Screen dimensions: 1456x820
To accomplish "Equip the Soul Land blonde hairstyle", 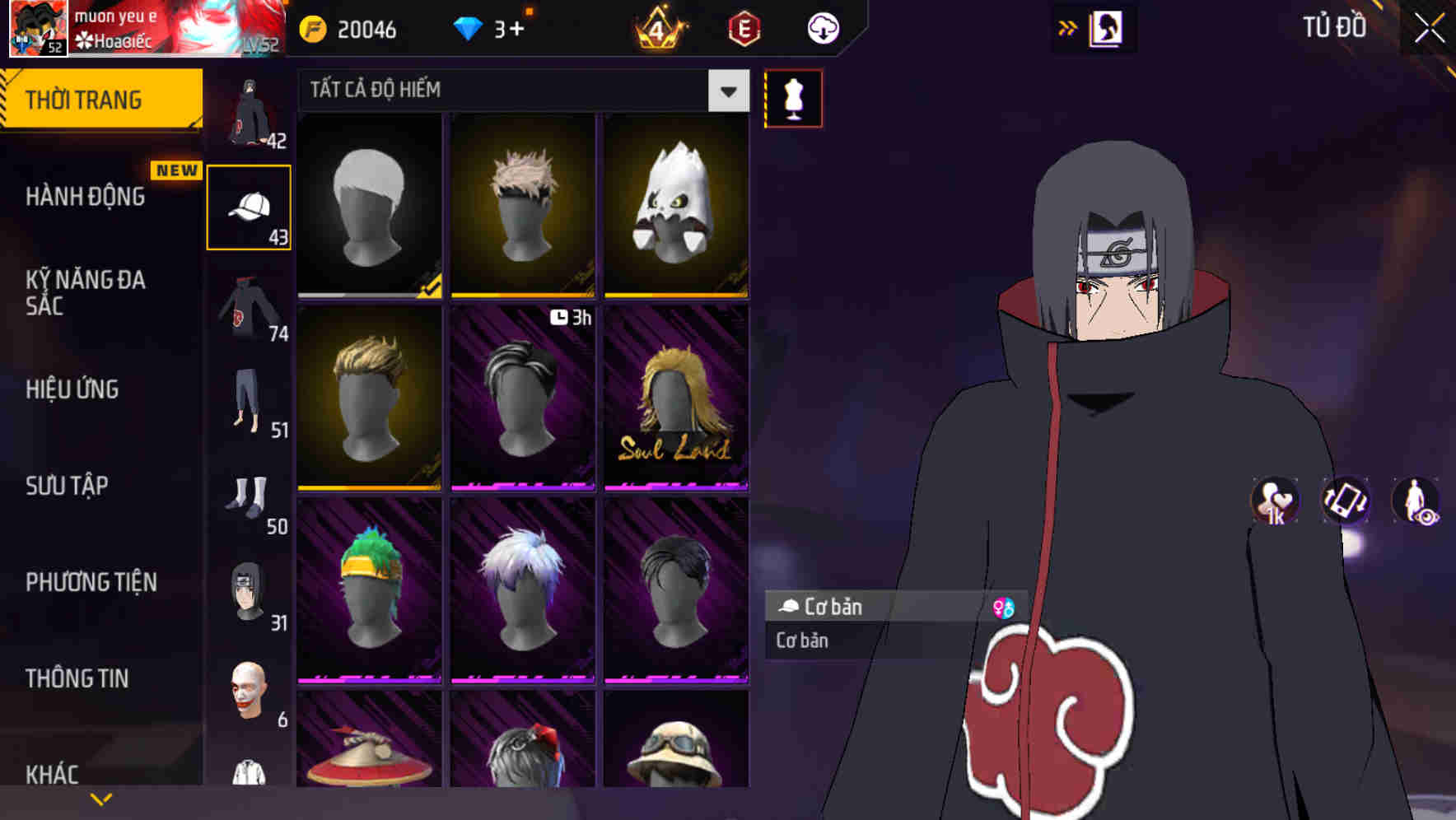I will point(675,397).
